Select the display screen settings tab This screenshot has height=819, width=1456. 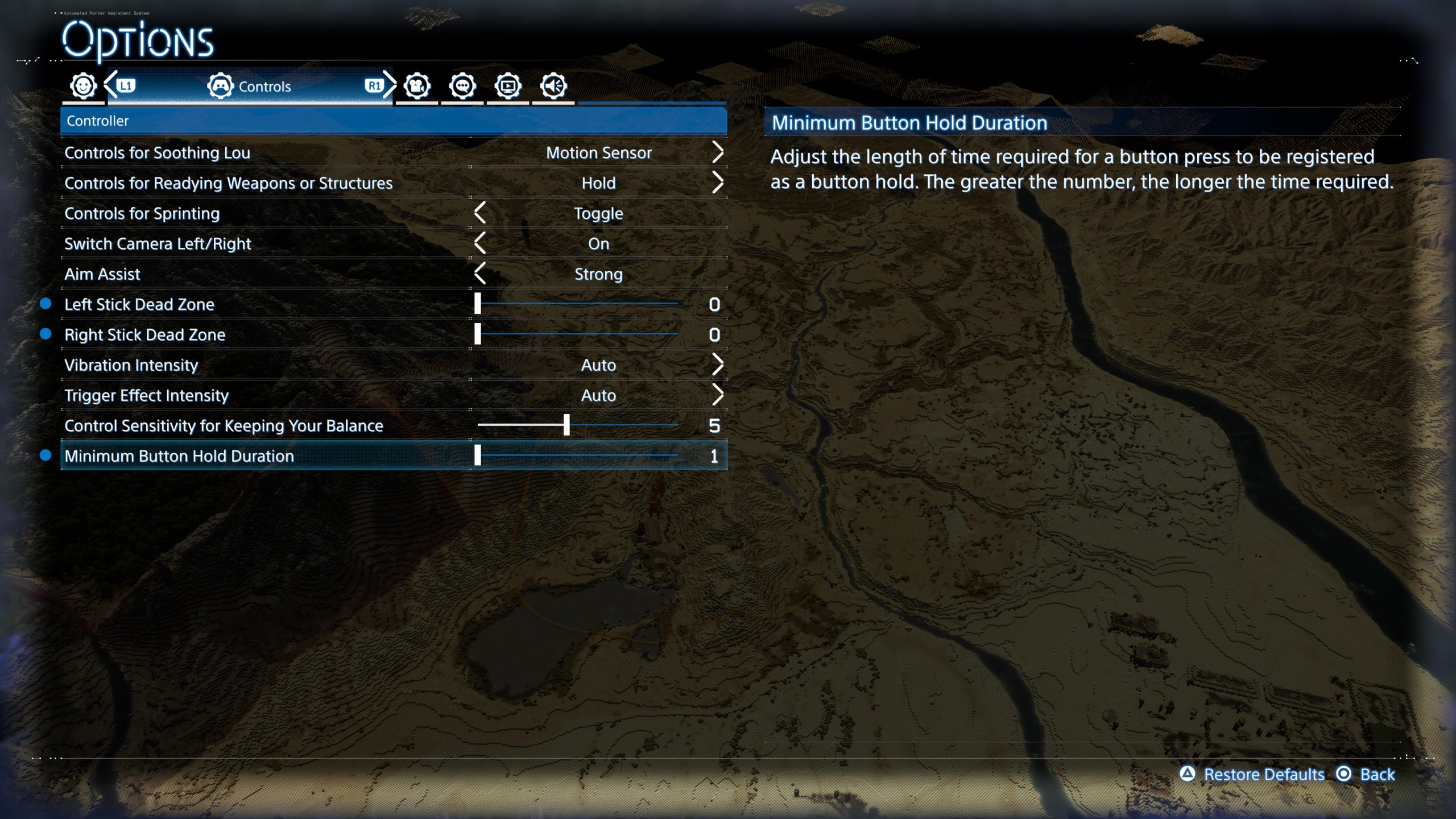pyautogui.click(x=508, y=86)
